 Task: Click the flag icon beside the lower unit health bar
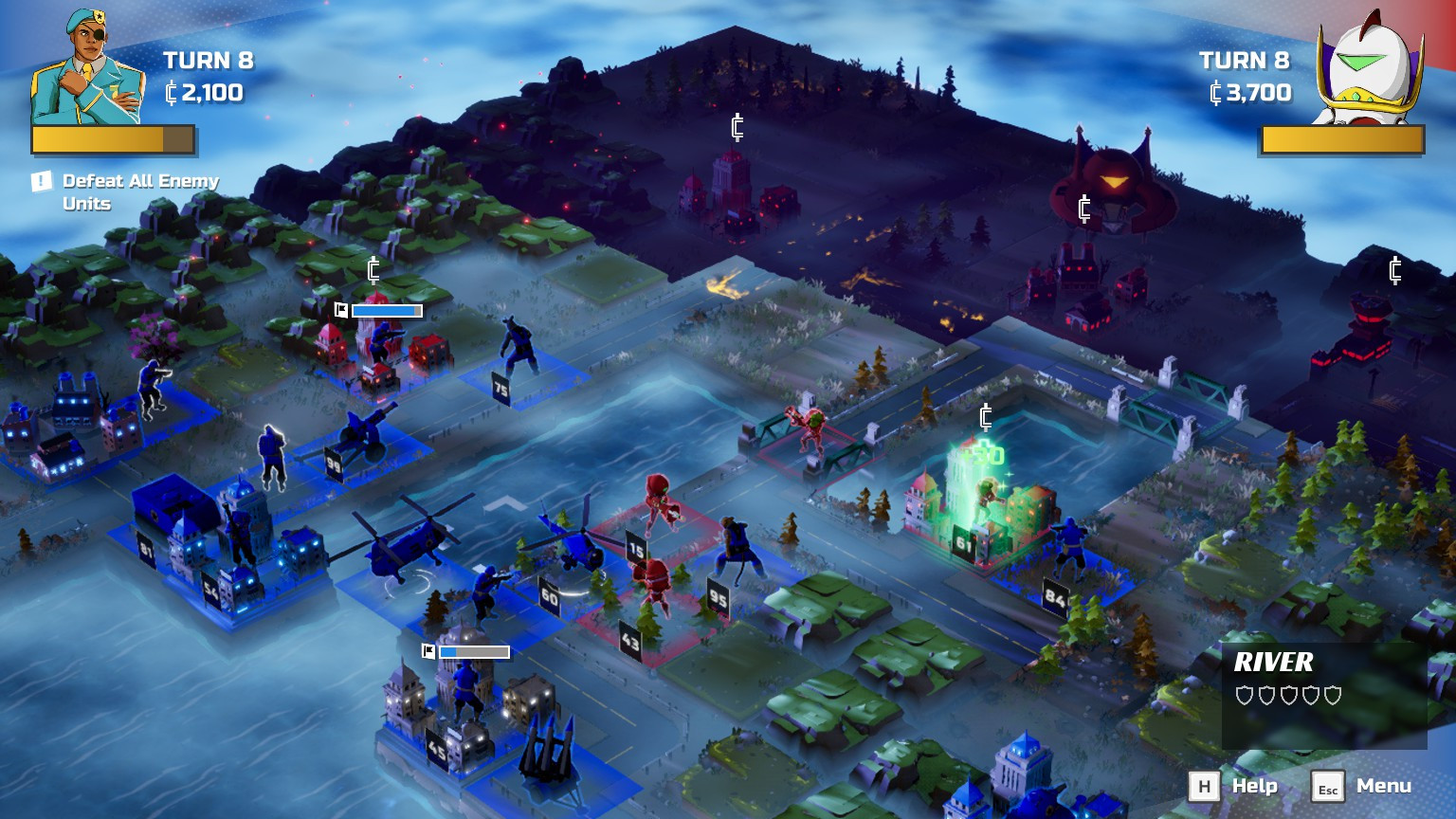coord(430,651)
